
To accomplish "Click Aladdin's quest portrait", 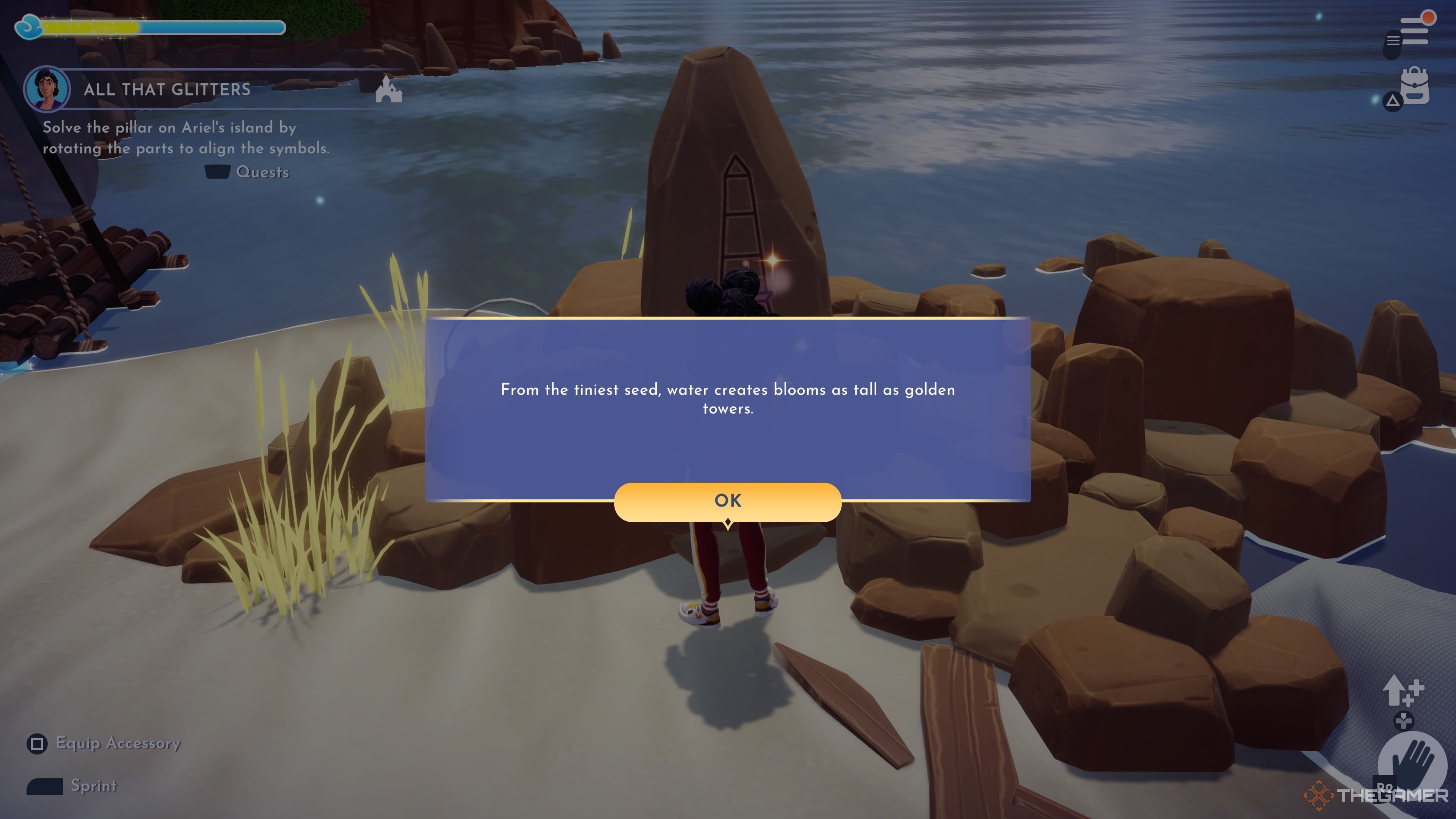I will [x=48, y=89].
